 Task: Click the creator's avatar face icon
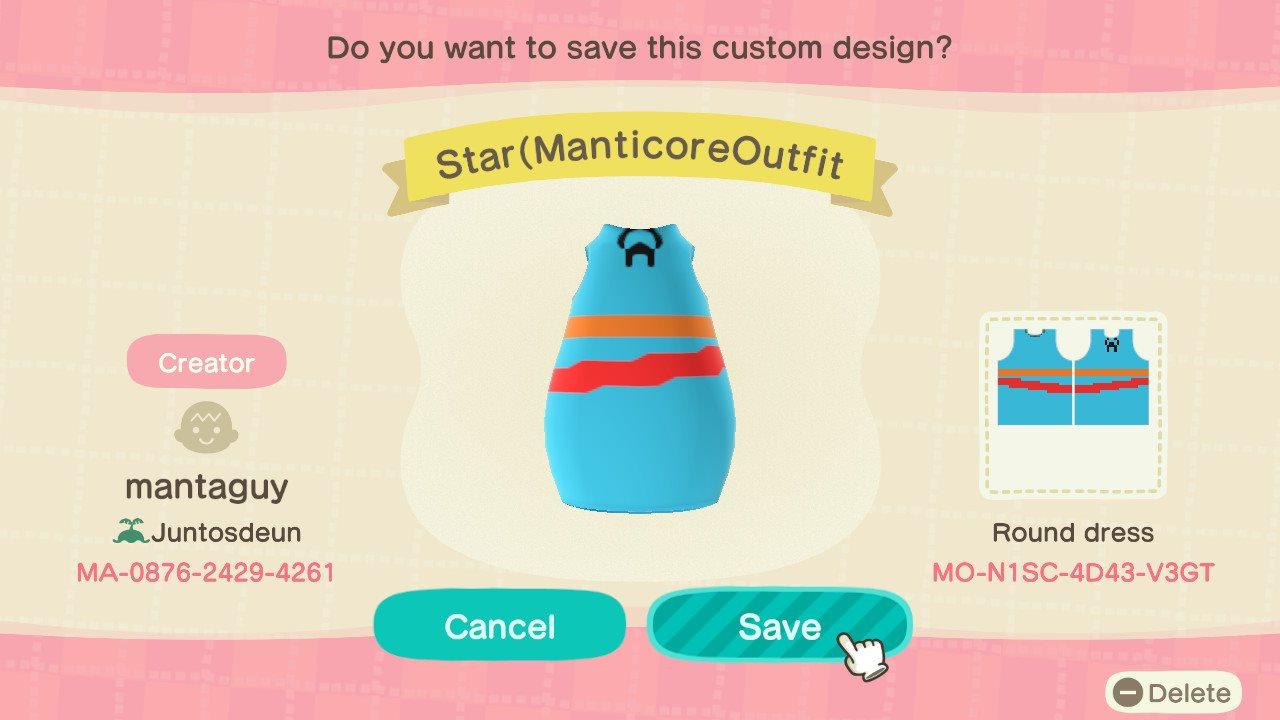tap(205, 428)
